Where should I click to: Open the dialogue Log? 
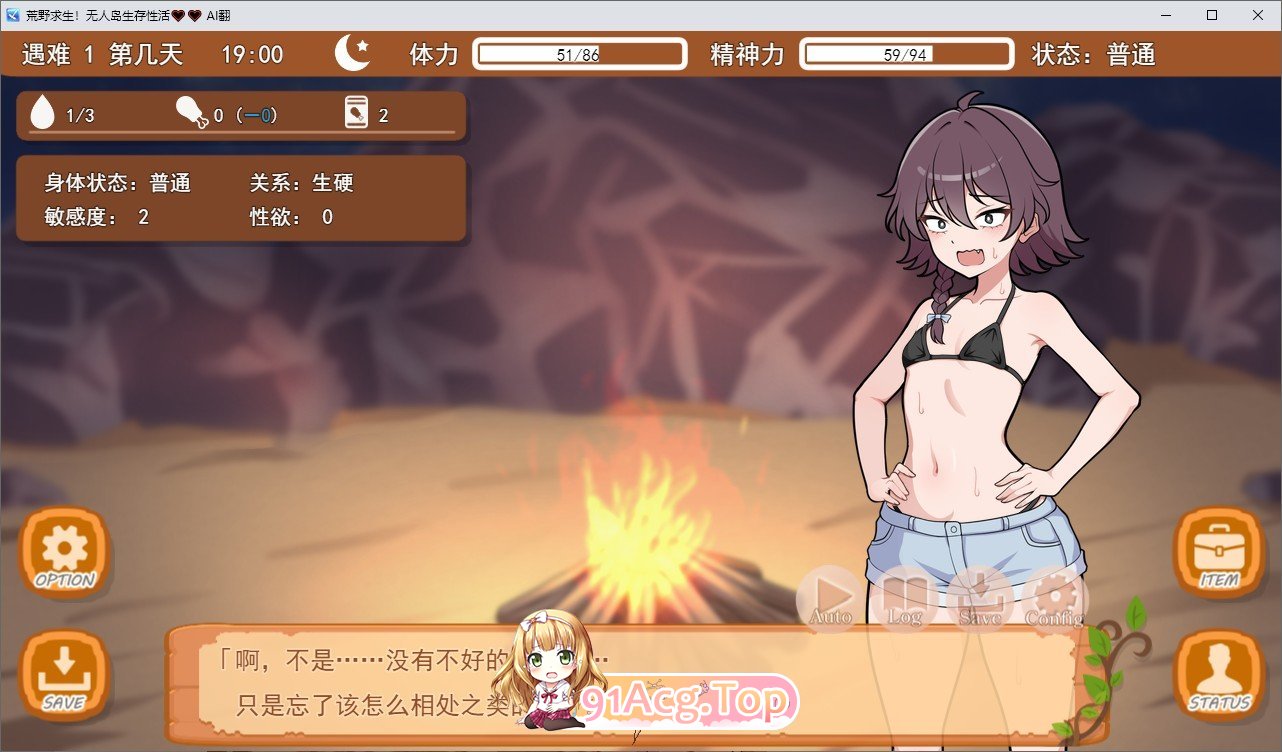pyautogui.click(x=904, y=599)
